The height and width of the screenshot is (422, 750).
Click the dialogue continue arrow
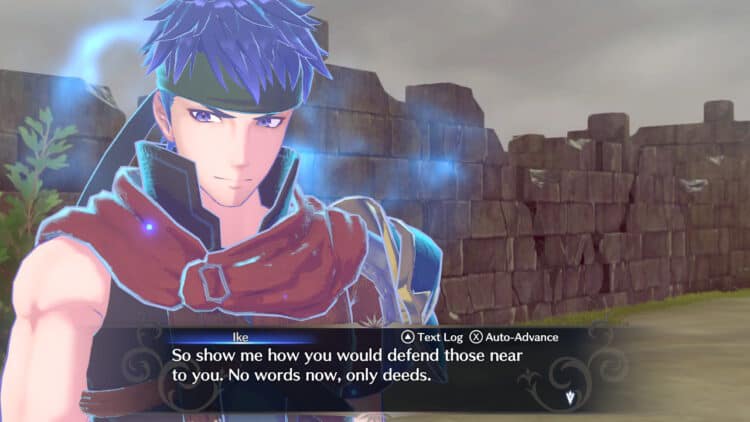(569, 398)
